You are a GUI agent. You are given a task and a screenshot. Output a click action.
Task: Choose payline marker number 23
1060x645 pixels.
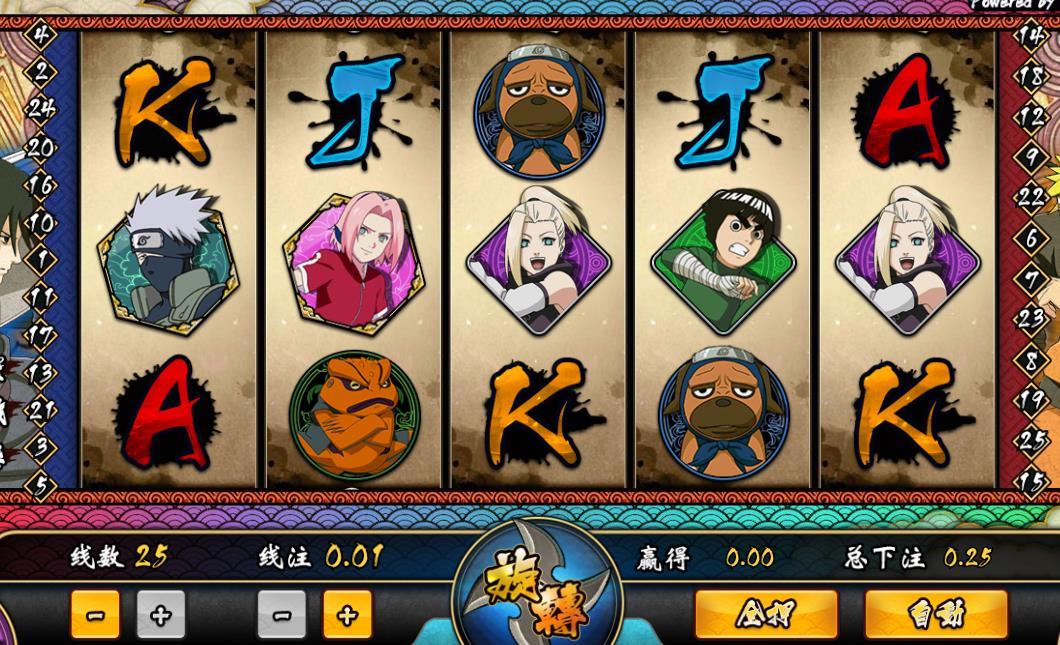(x=1031, y=319)
